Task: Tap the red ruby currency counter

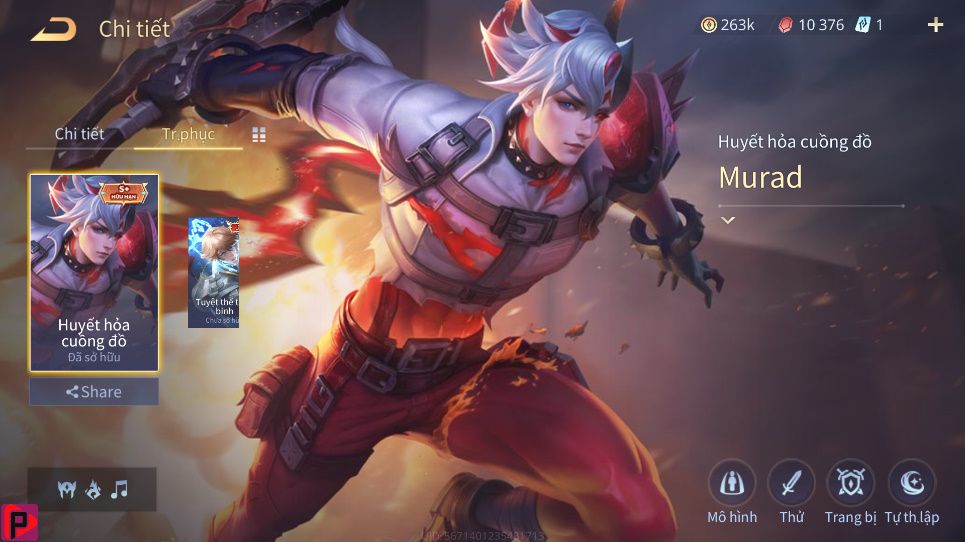Action: pyautogui.click(x=812, y=25)
